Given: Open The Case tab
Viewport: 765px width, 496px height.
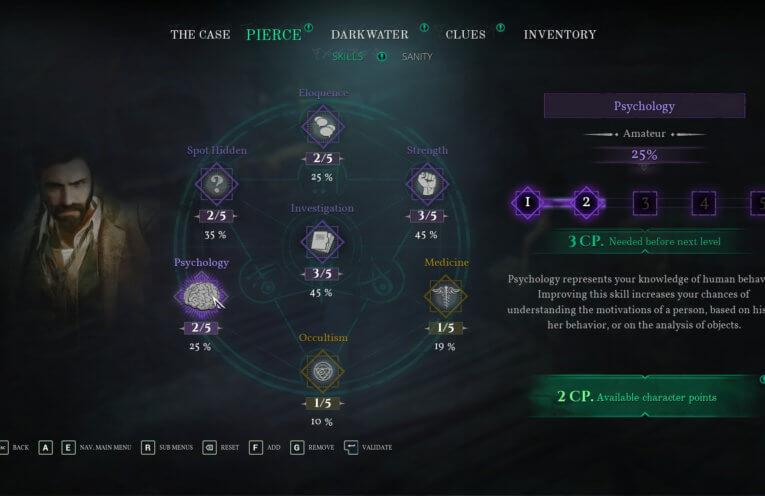Looking at the screenshot, I should tap(200, 35).
